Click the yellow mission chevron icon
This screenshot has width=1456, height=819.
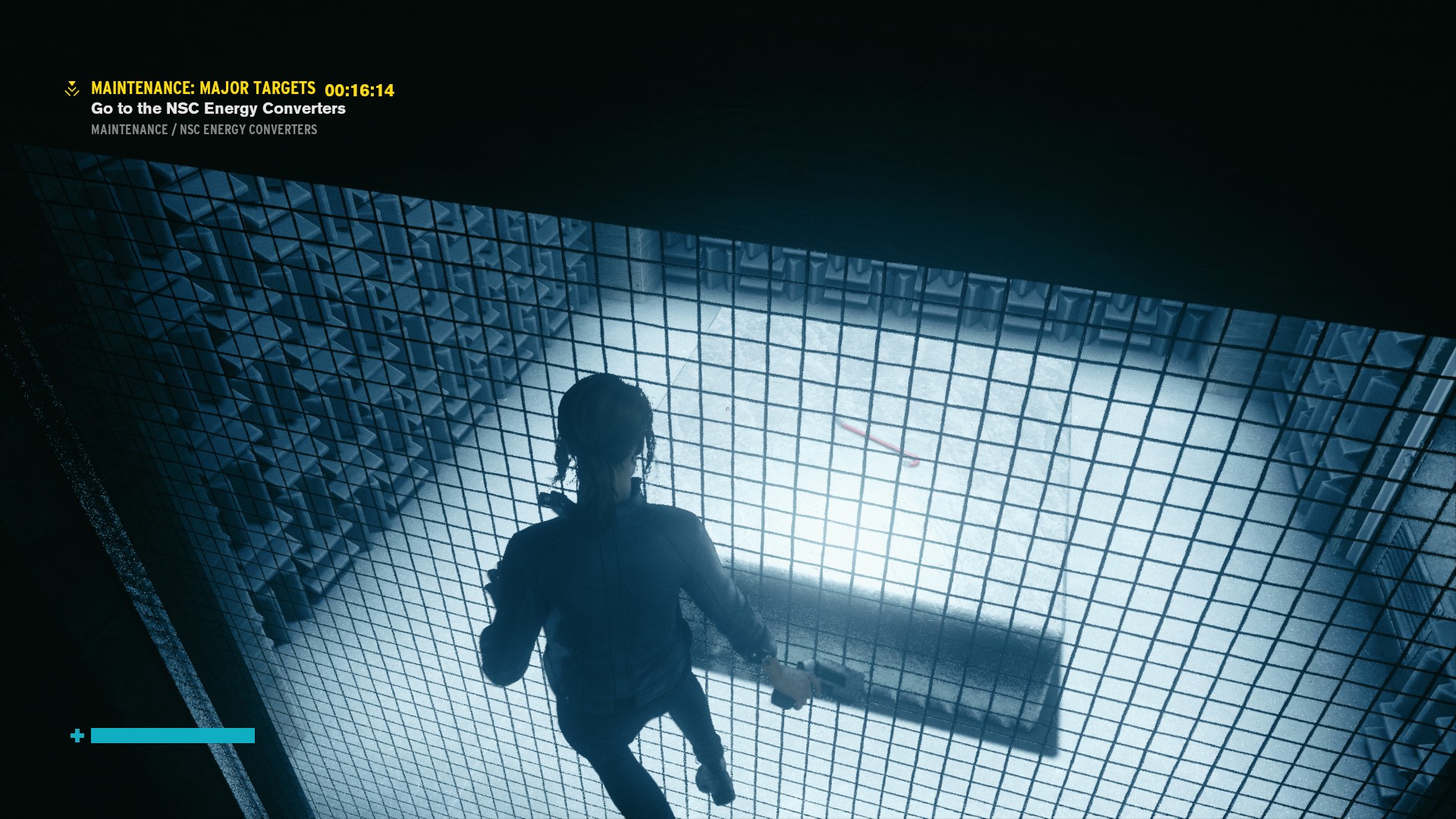pos(72,89)
